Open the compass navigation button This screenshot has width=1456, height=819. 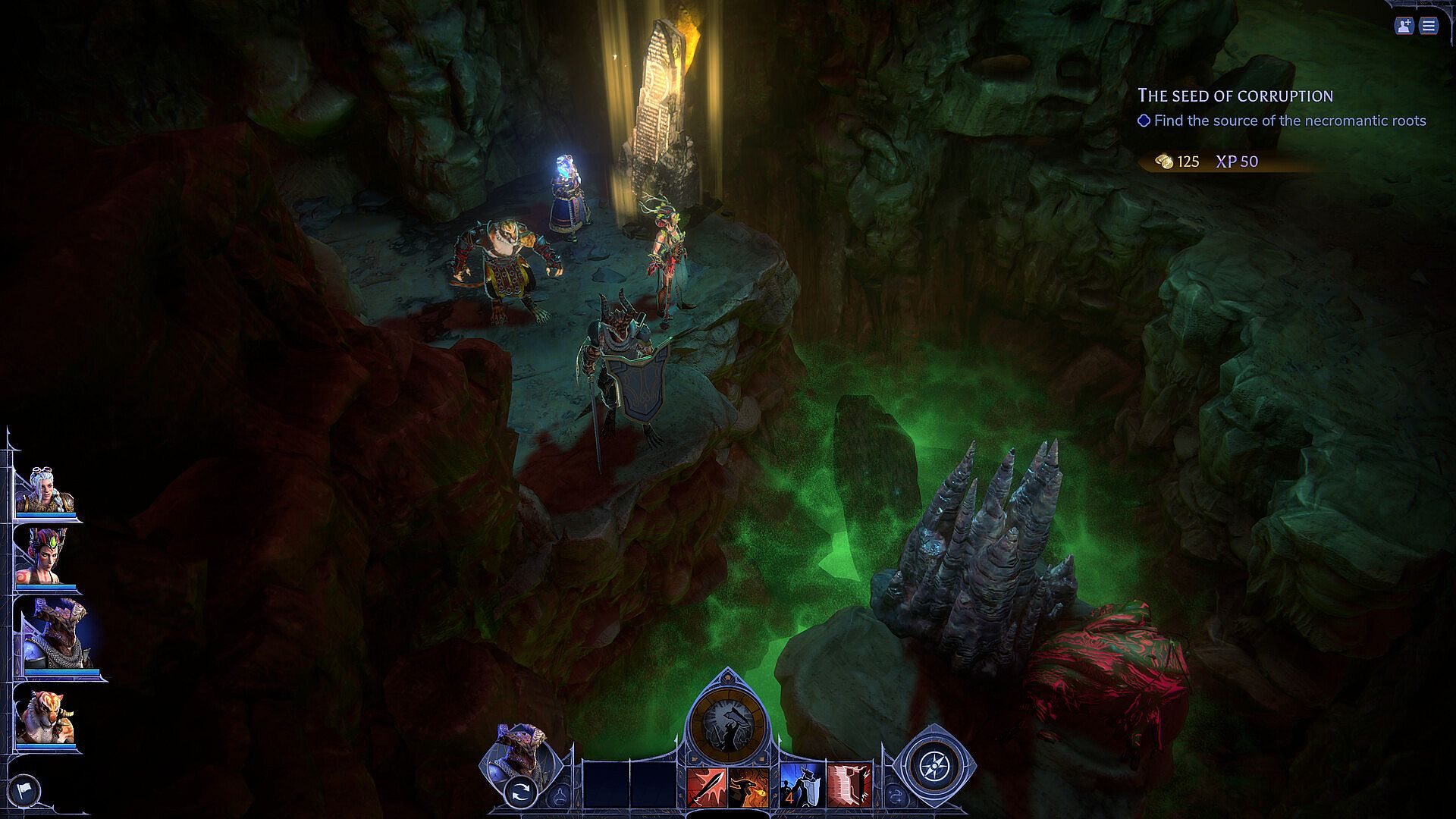click(x=934, y=767)
